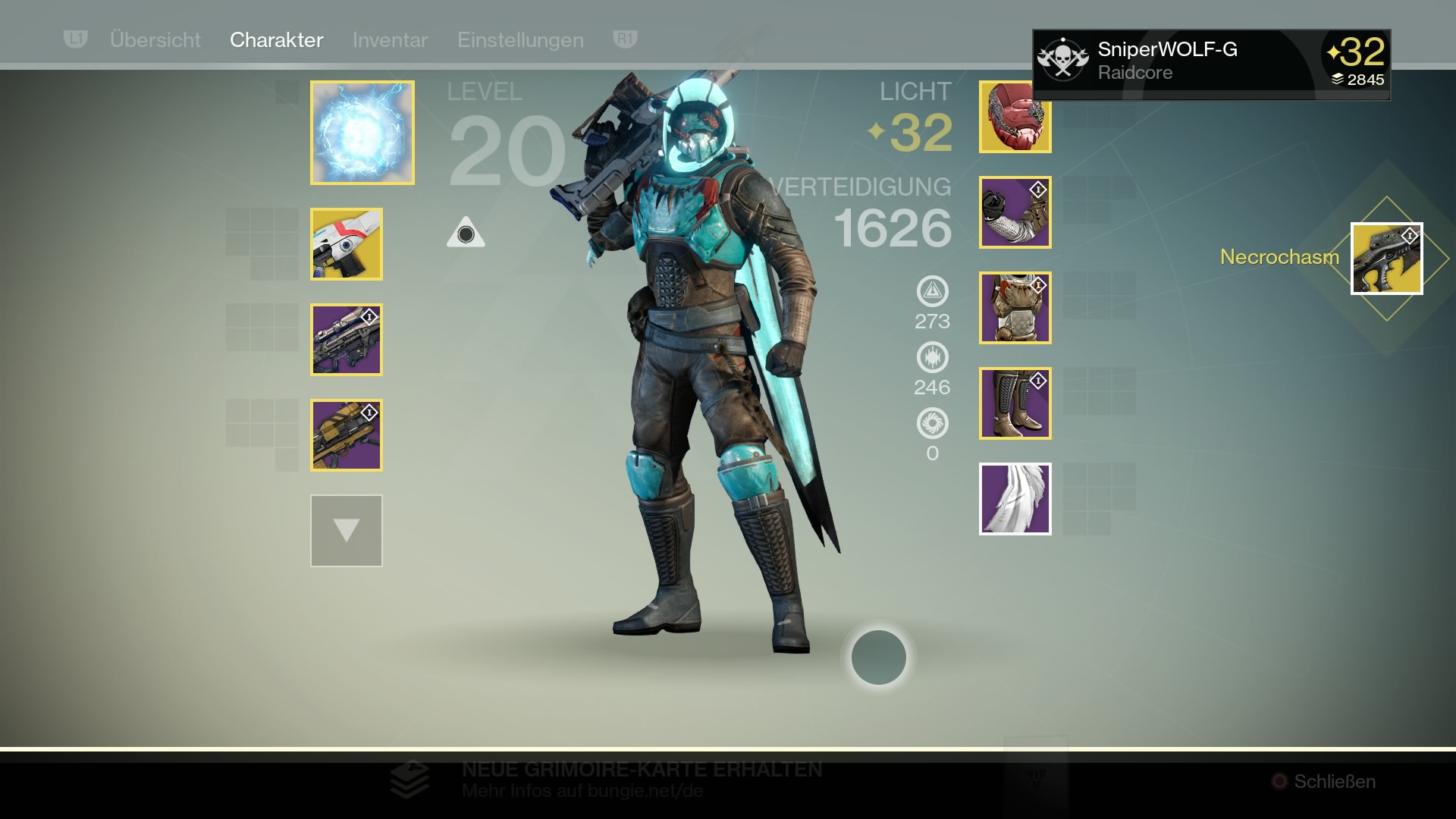Expand the down arrow slot
This screenshot has height=819, width=1456.
click(347, 531)
